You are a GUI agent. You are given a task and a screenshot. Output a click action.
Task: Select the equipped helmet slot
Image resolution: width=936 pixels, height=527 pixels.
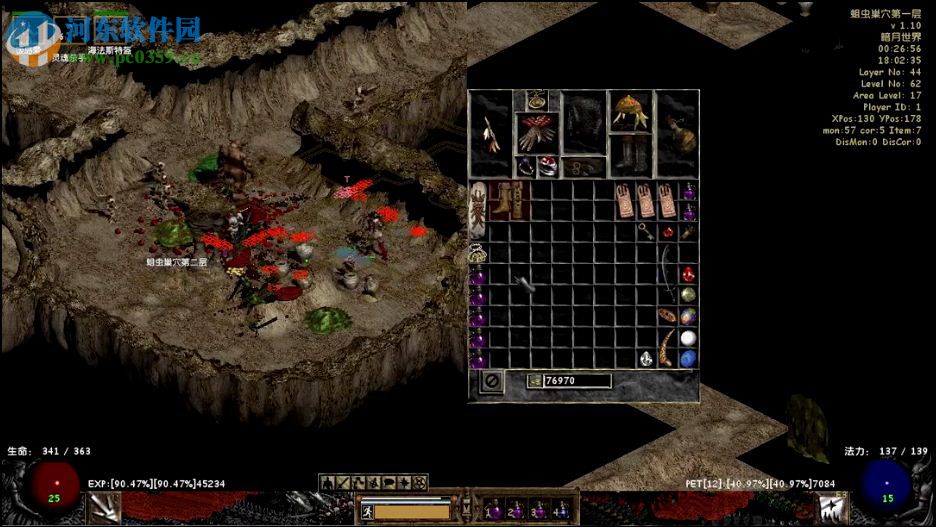[x=631, y=111]
